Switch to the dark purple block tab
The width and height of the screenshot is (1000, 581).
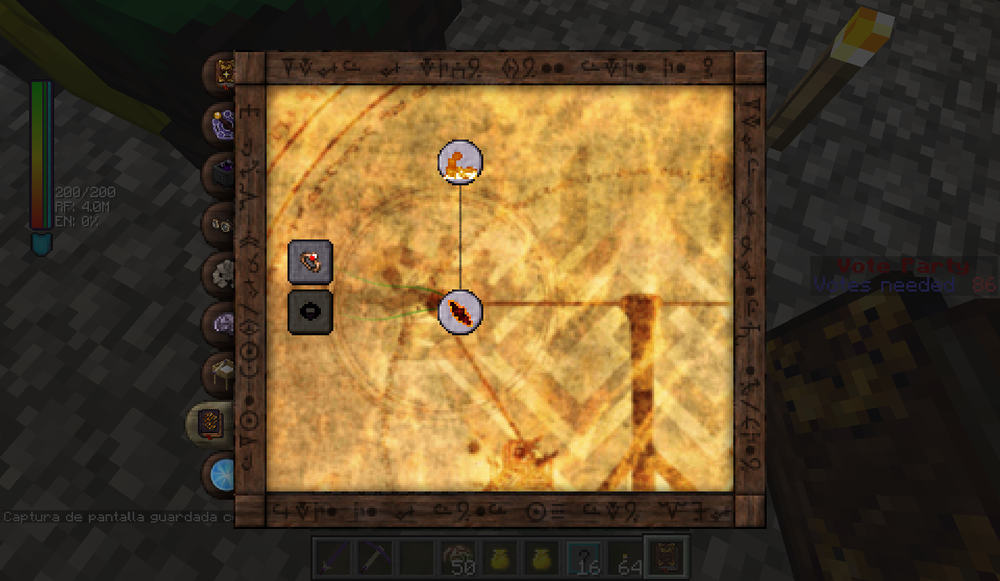220,174
